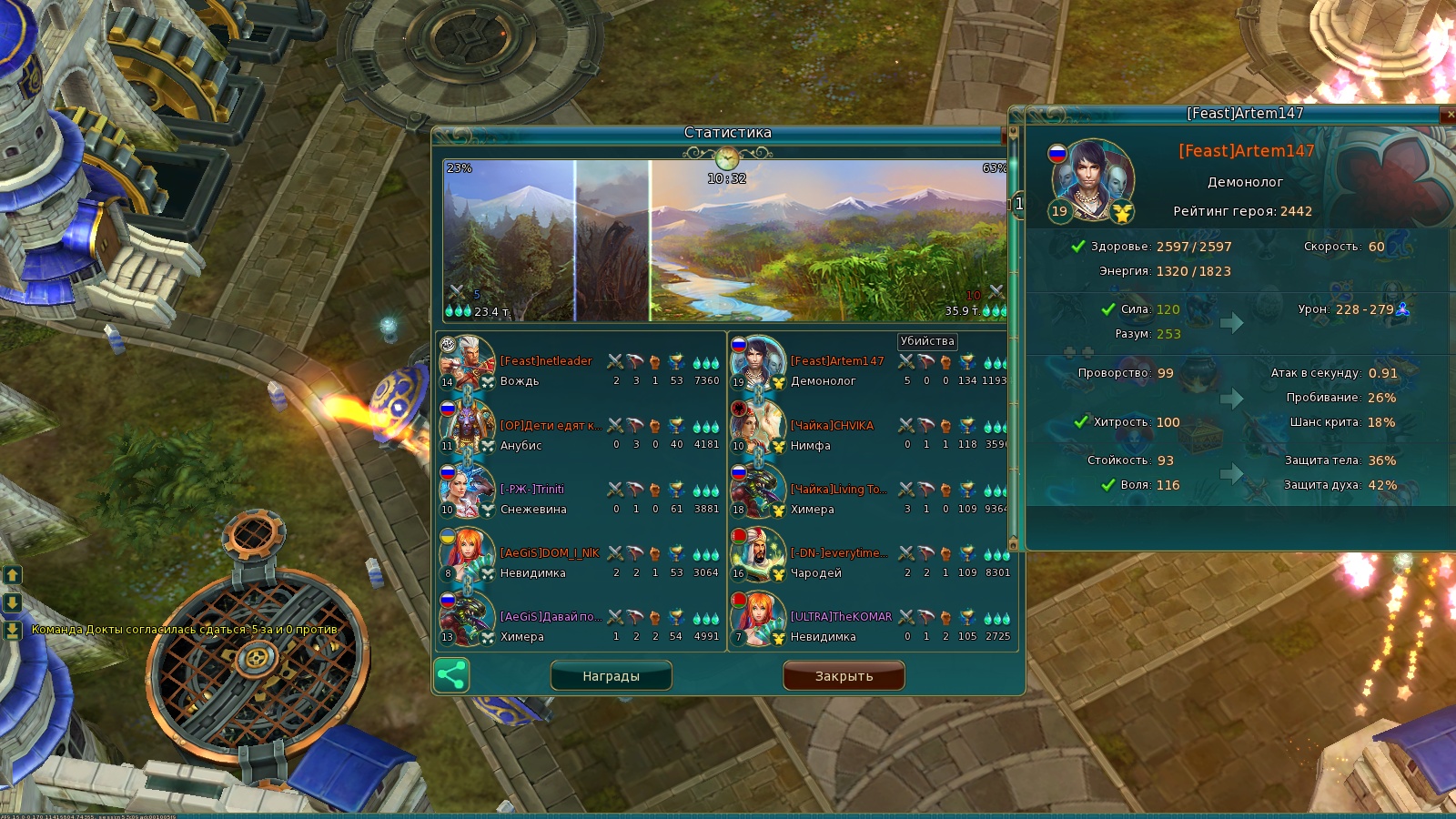Share match results via green share icon
Viewport: 1456px width, 819px height.
pos(451,675)
